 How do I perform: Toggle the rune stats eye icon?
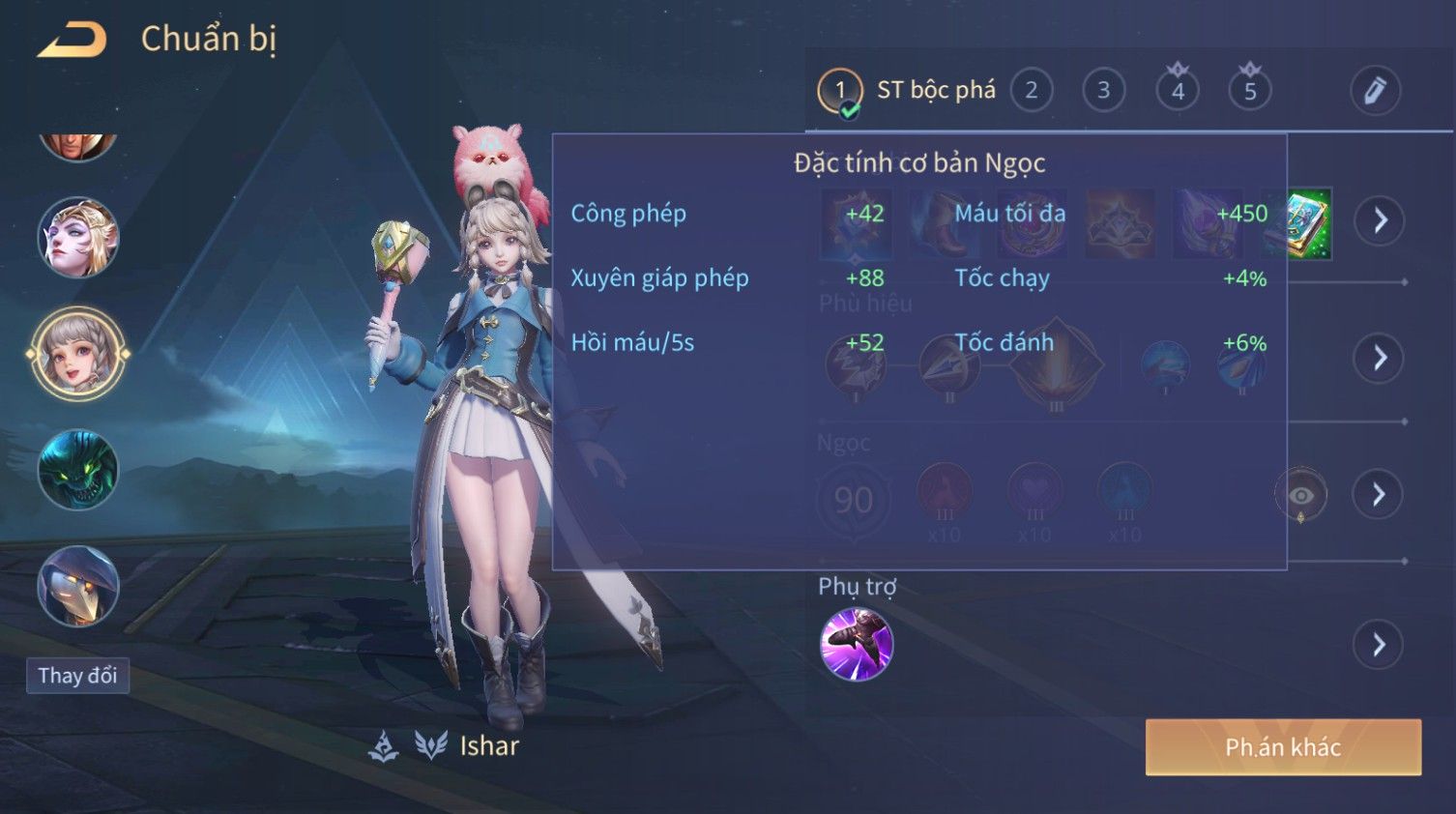1300,495
